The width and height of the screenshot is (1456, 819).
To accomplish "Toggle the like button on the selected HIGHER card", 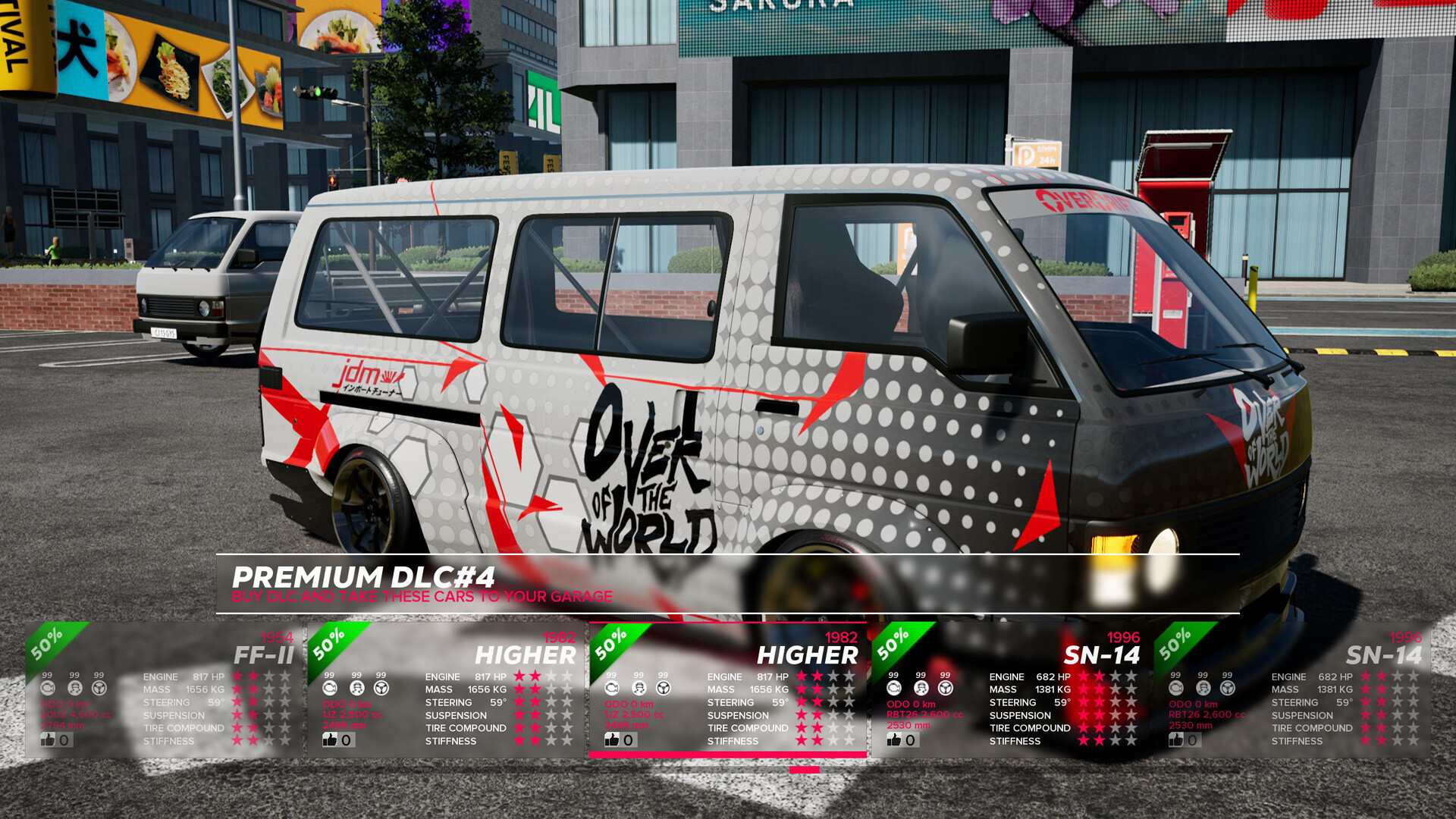I will coord(610,739).
